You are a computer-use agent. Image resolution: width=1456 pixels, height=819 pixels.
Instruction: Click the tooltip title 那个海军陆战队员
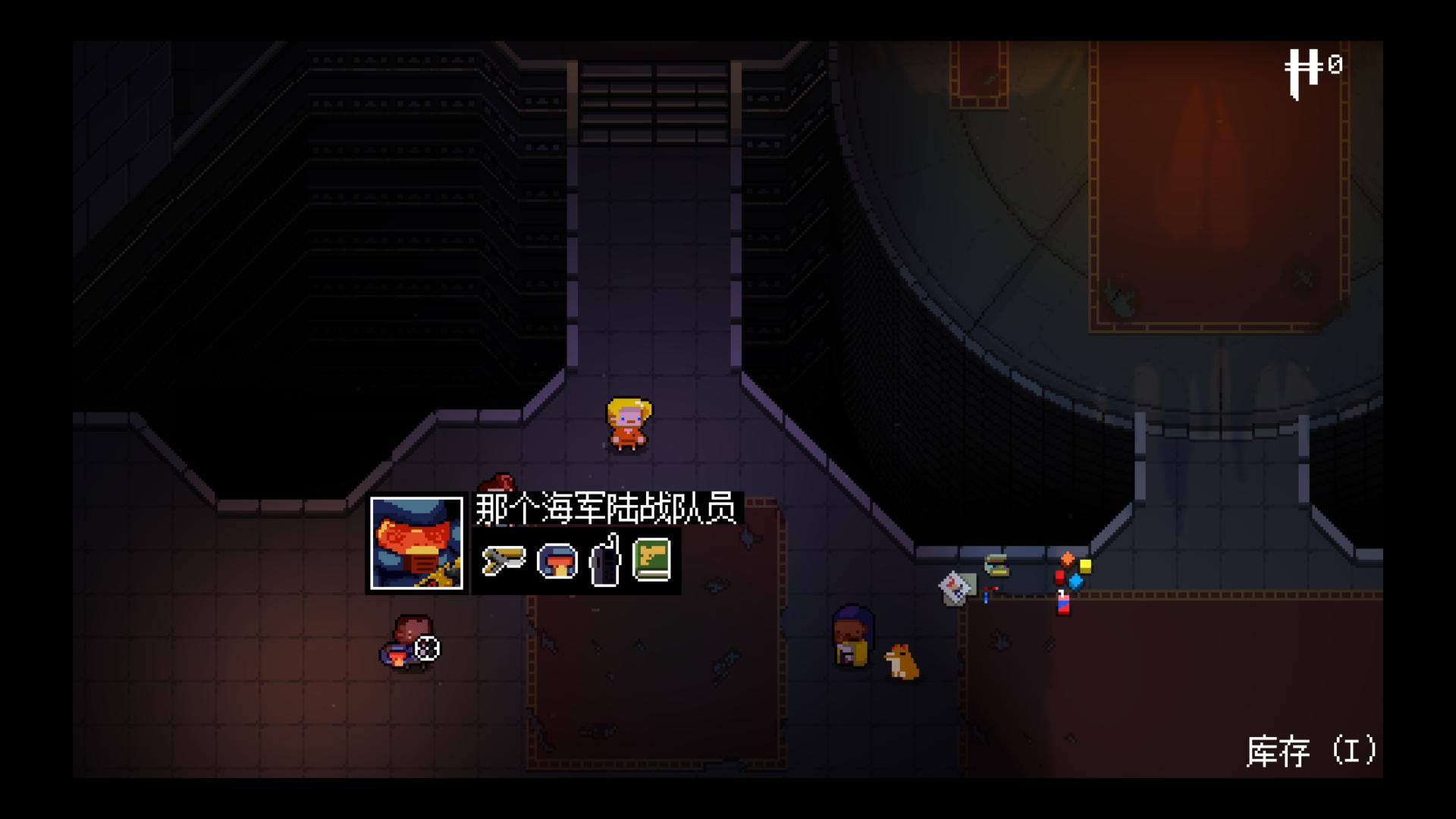point(607,509)
